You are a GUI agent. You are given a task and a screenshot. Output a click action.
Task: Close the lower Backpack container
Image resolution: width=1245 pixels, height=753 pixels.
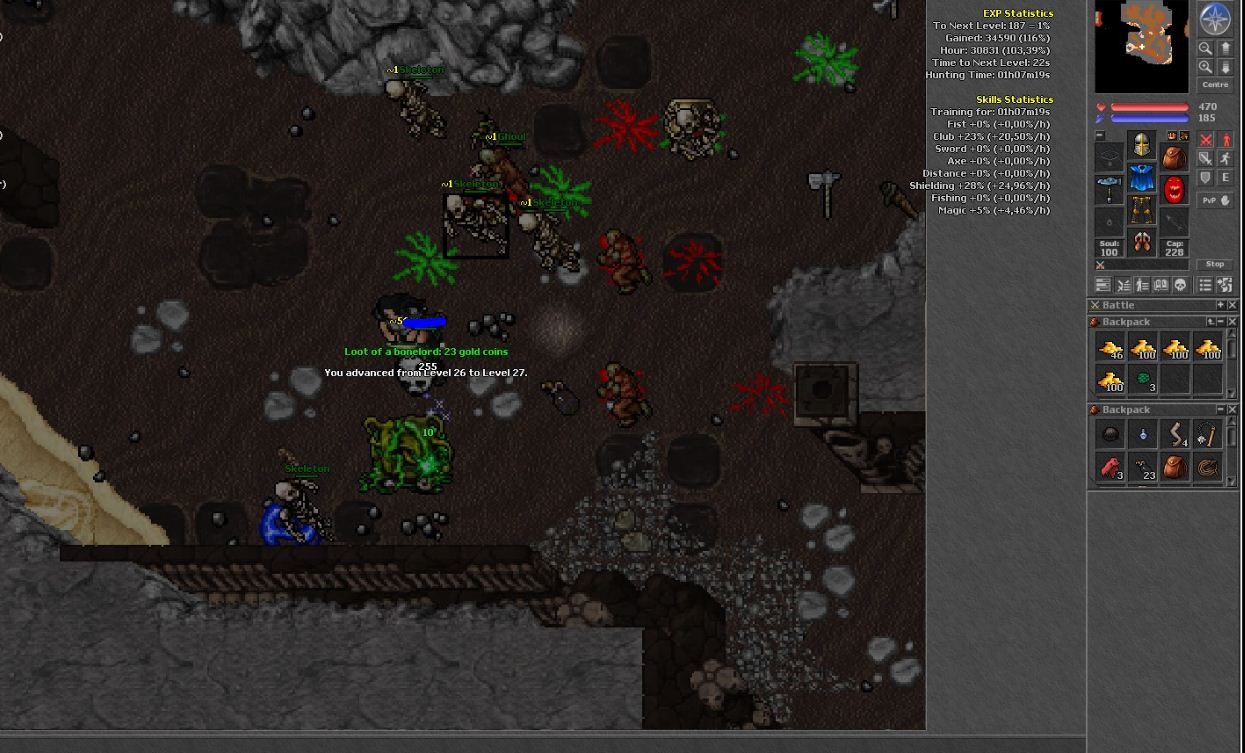point(1232,410)
